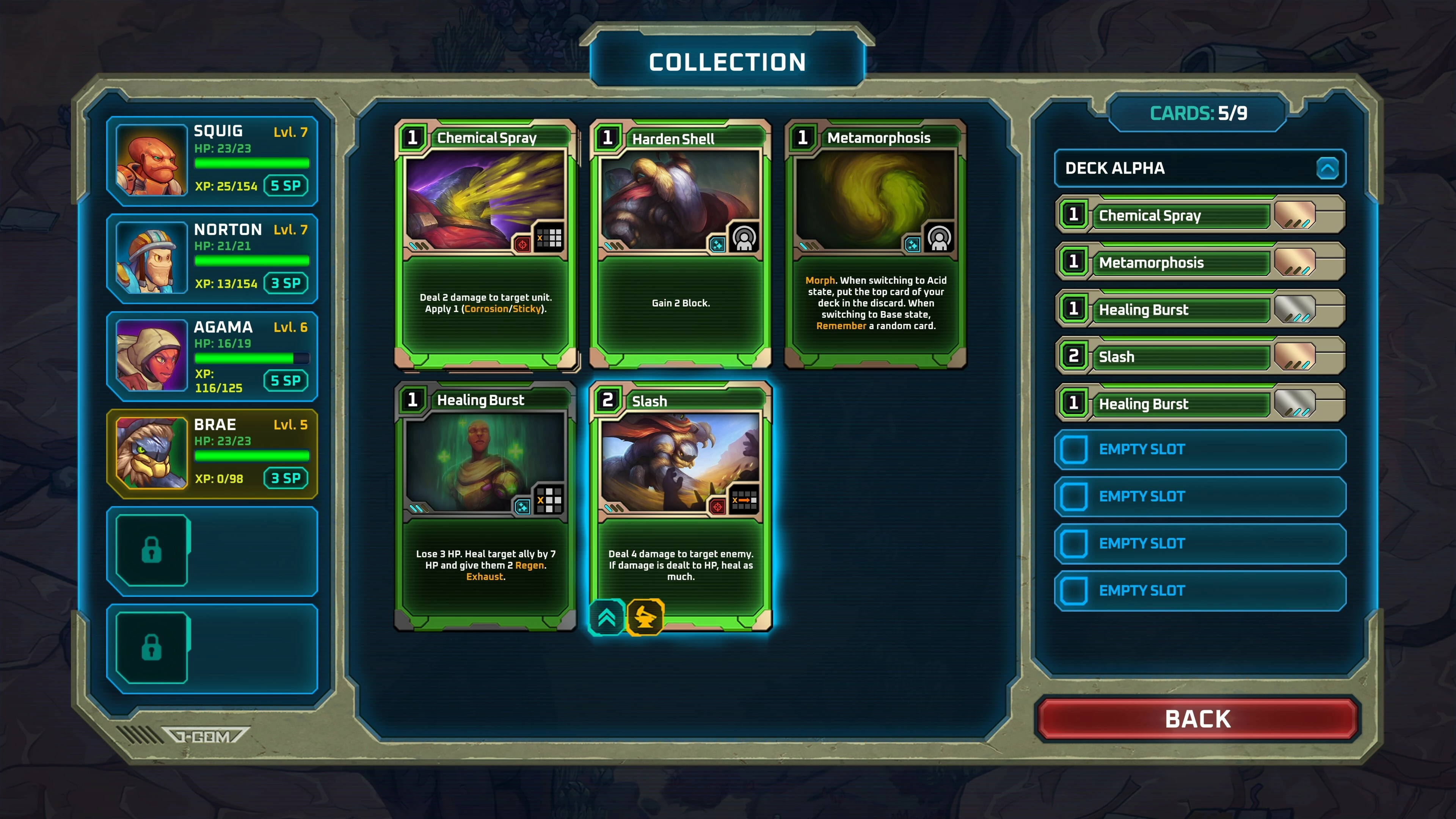Go back with the red Back button
Image resolution: width=1456 pixels, height=819 pixels.
1198,719
